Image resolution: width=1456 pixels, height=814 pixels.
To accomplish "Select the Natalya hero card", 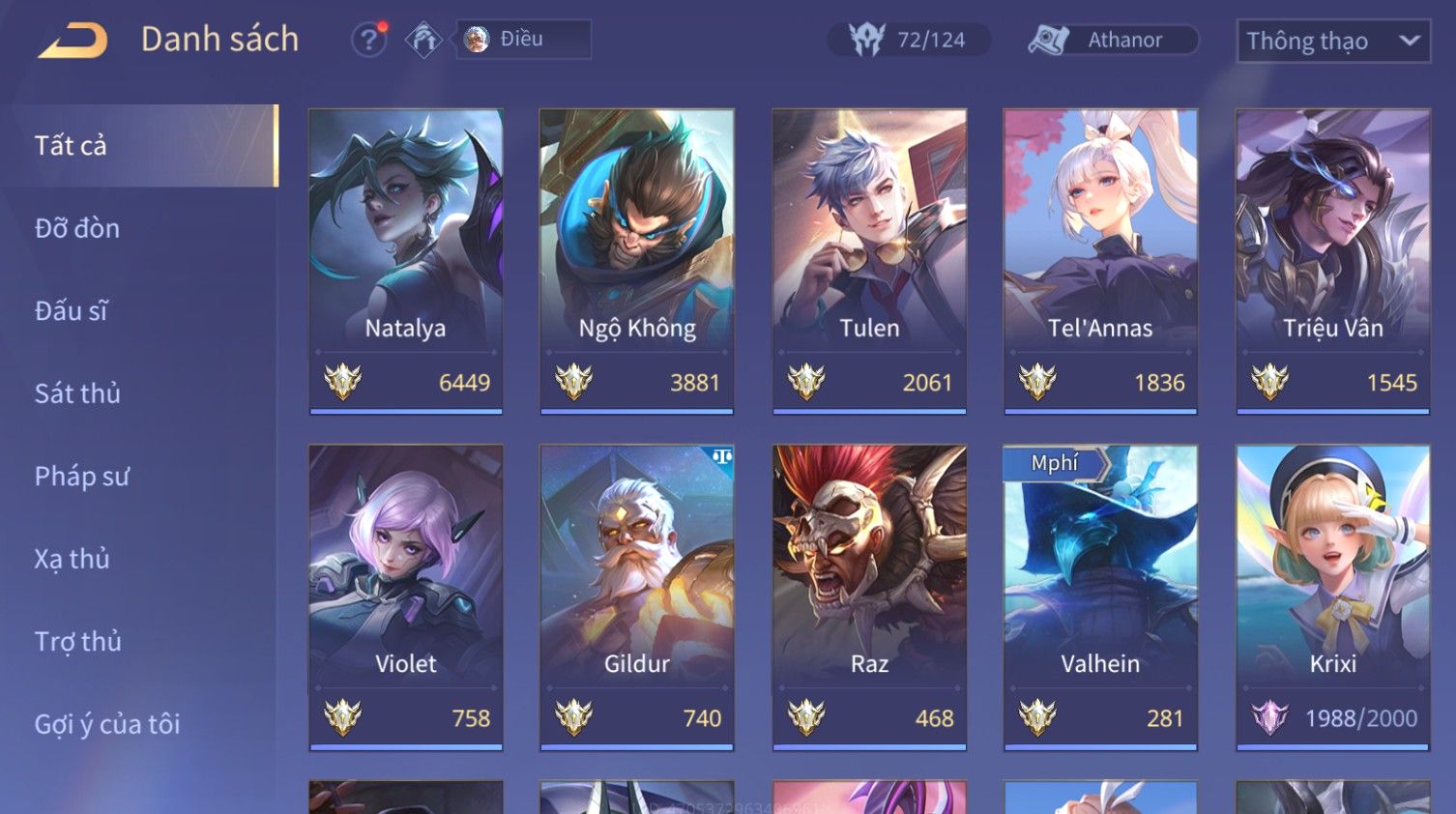I will click(x=405, y=261).
